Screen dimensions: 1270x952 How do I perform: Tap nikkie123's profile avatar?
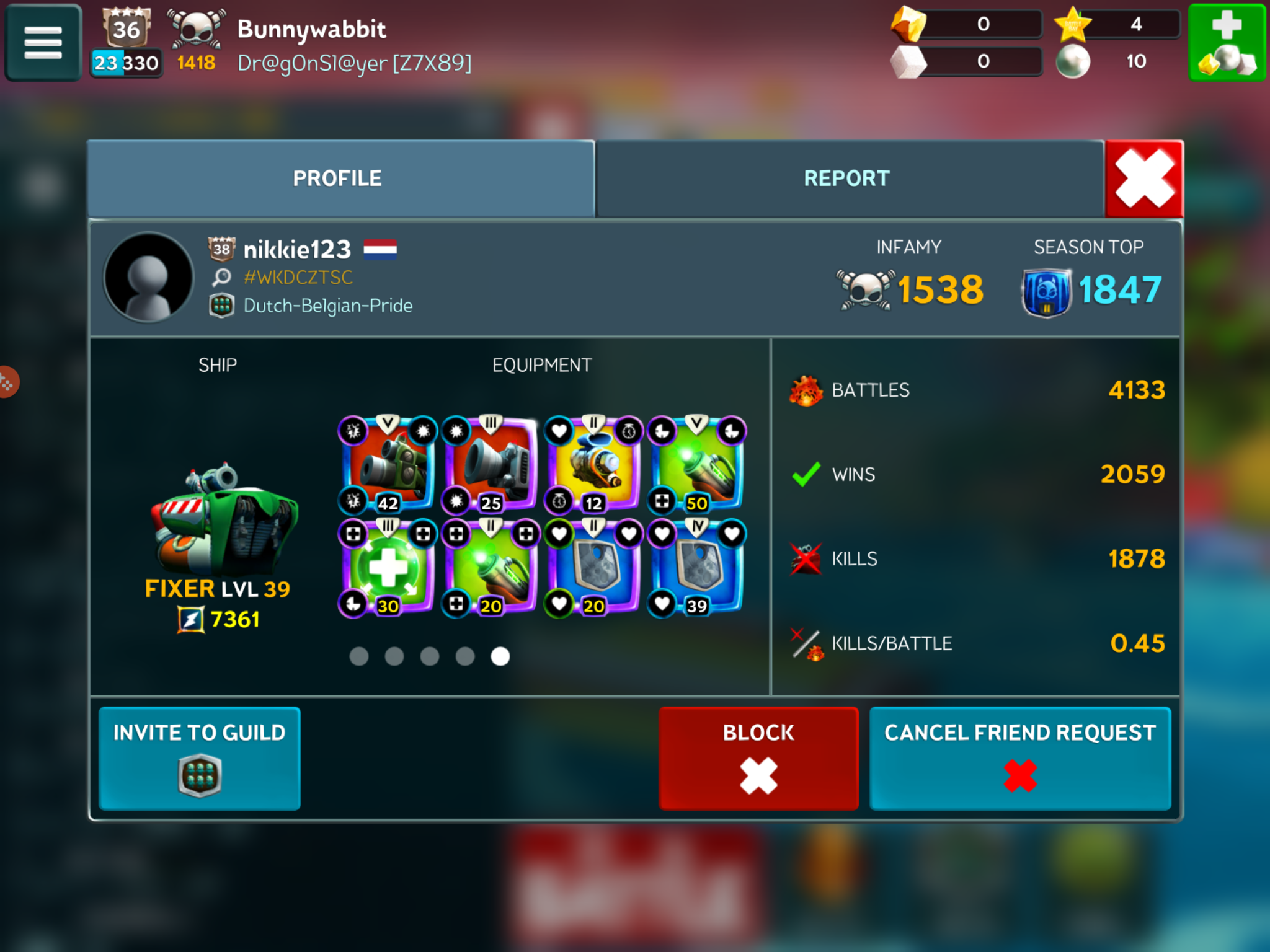coord(149,277)
